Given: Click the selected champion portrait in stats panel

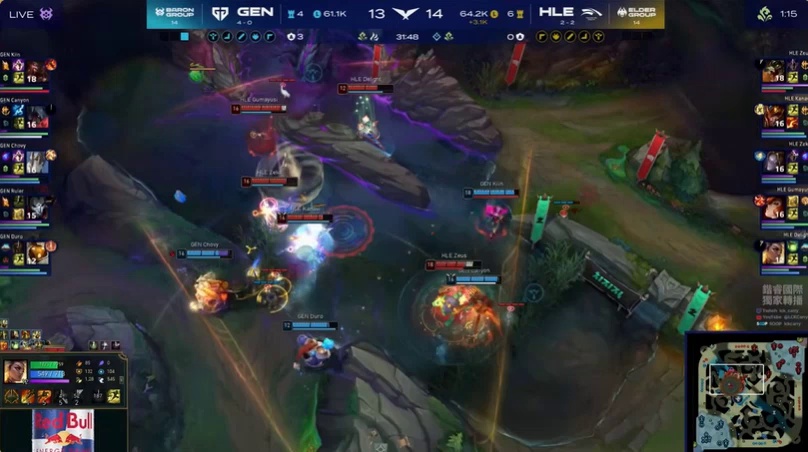Looking at the screenshot, I should tap(16, 372).
